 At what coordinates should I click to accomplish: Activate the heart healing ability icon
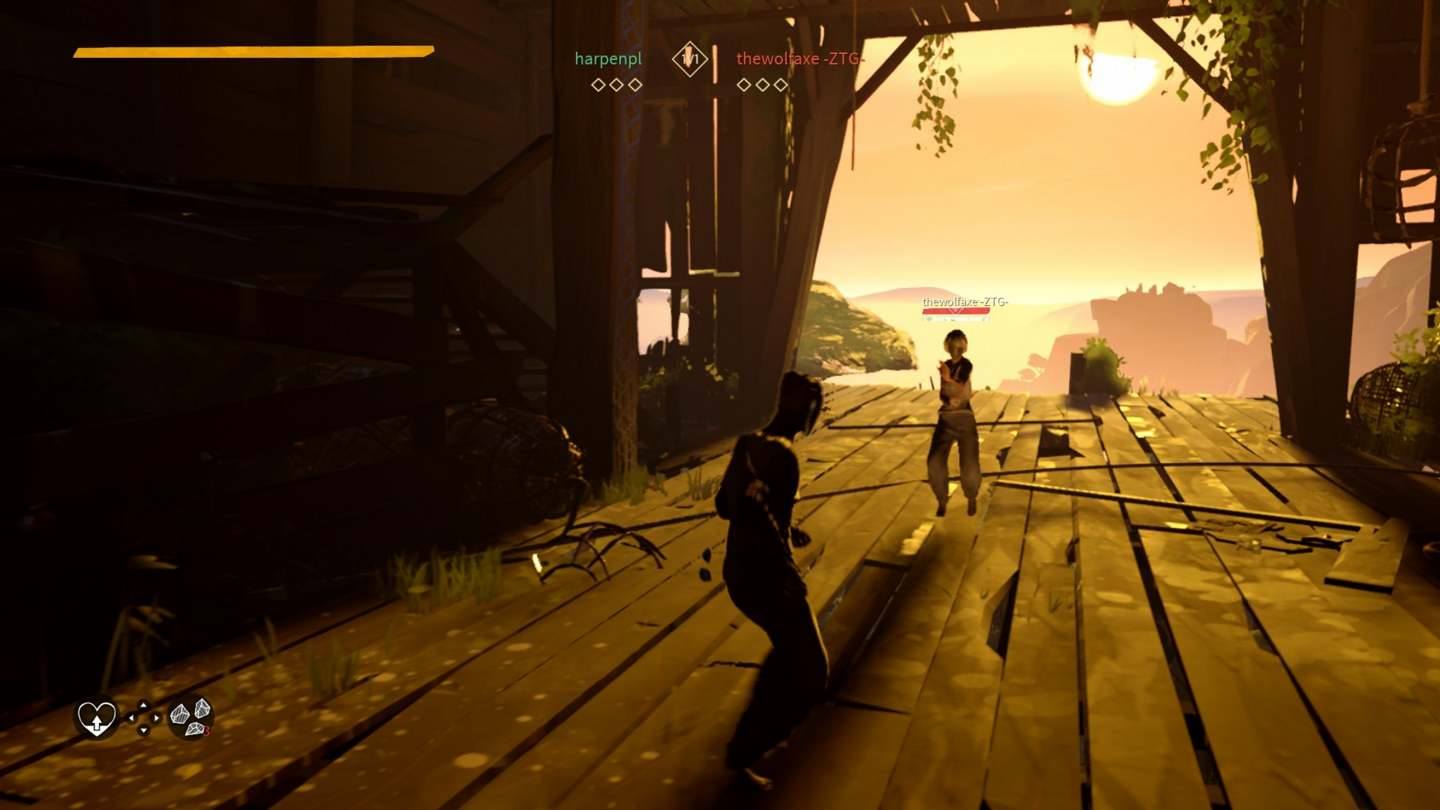point(97,718)
